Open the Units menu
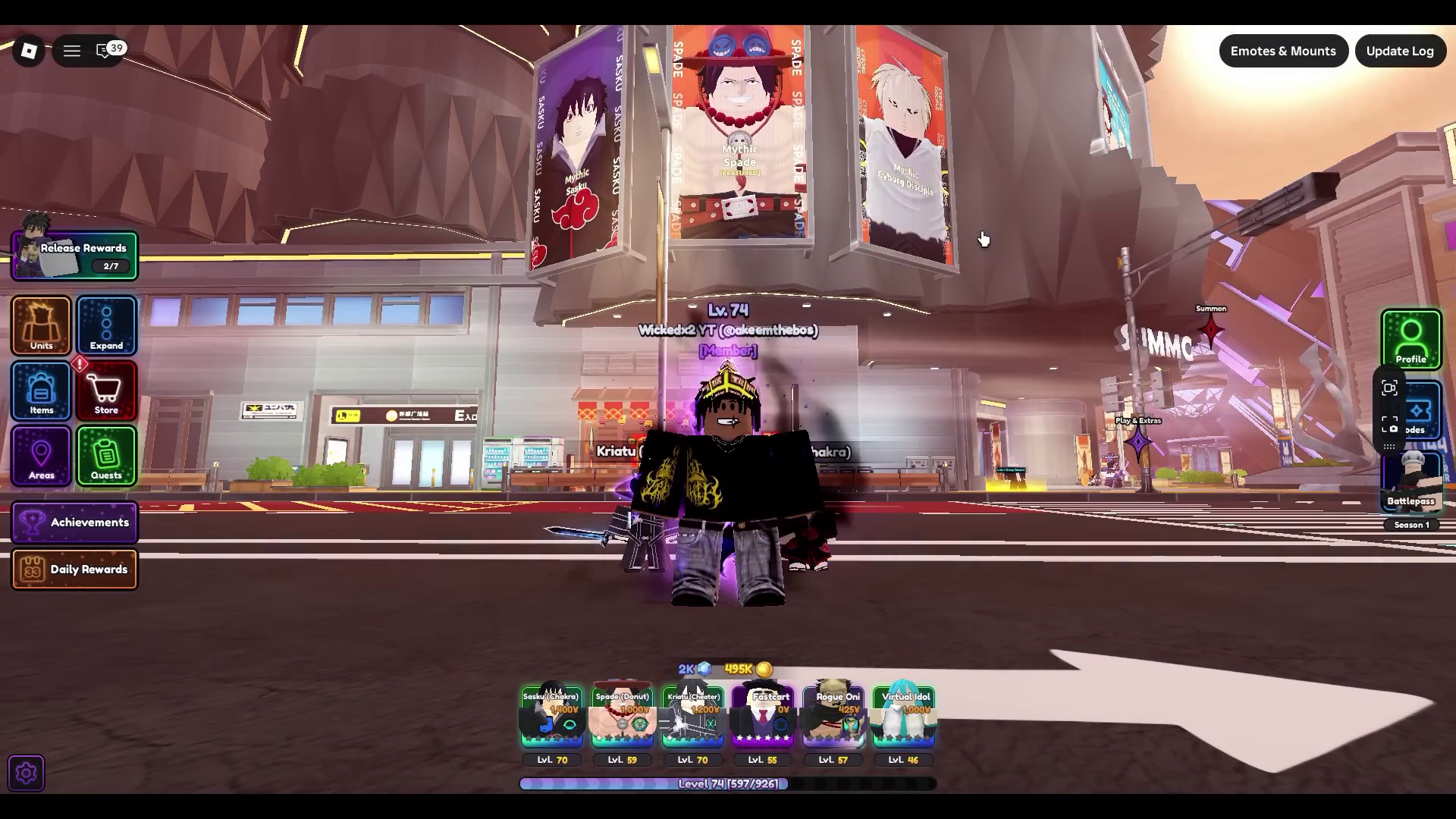This screenshot has height=819, width=1456. pyautogui.click(x=41, y=326)
